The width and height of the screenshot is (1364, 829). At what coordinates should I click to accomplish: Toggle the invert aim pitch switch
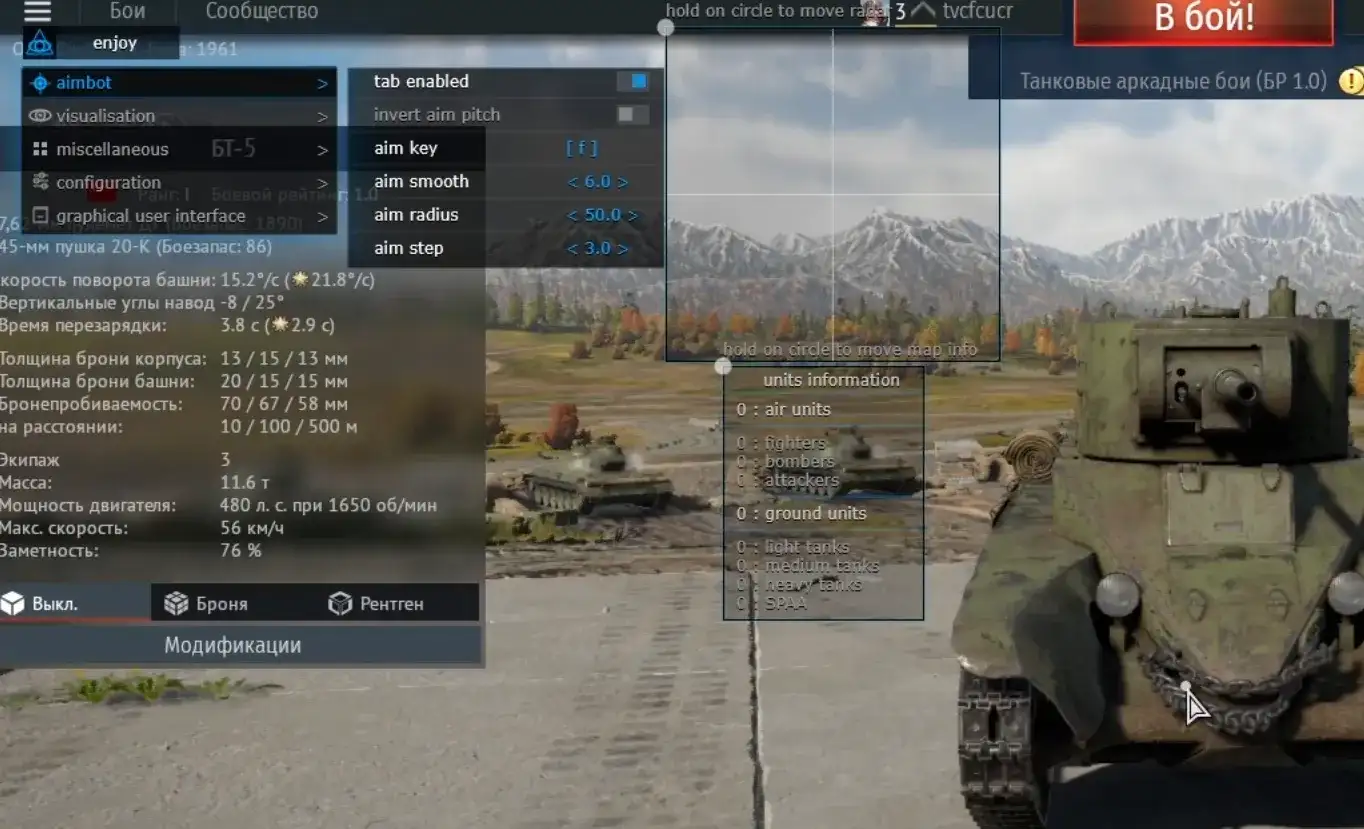click(632, 115)
